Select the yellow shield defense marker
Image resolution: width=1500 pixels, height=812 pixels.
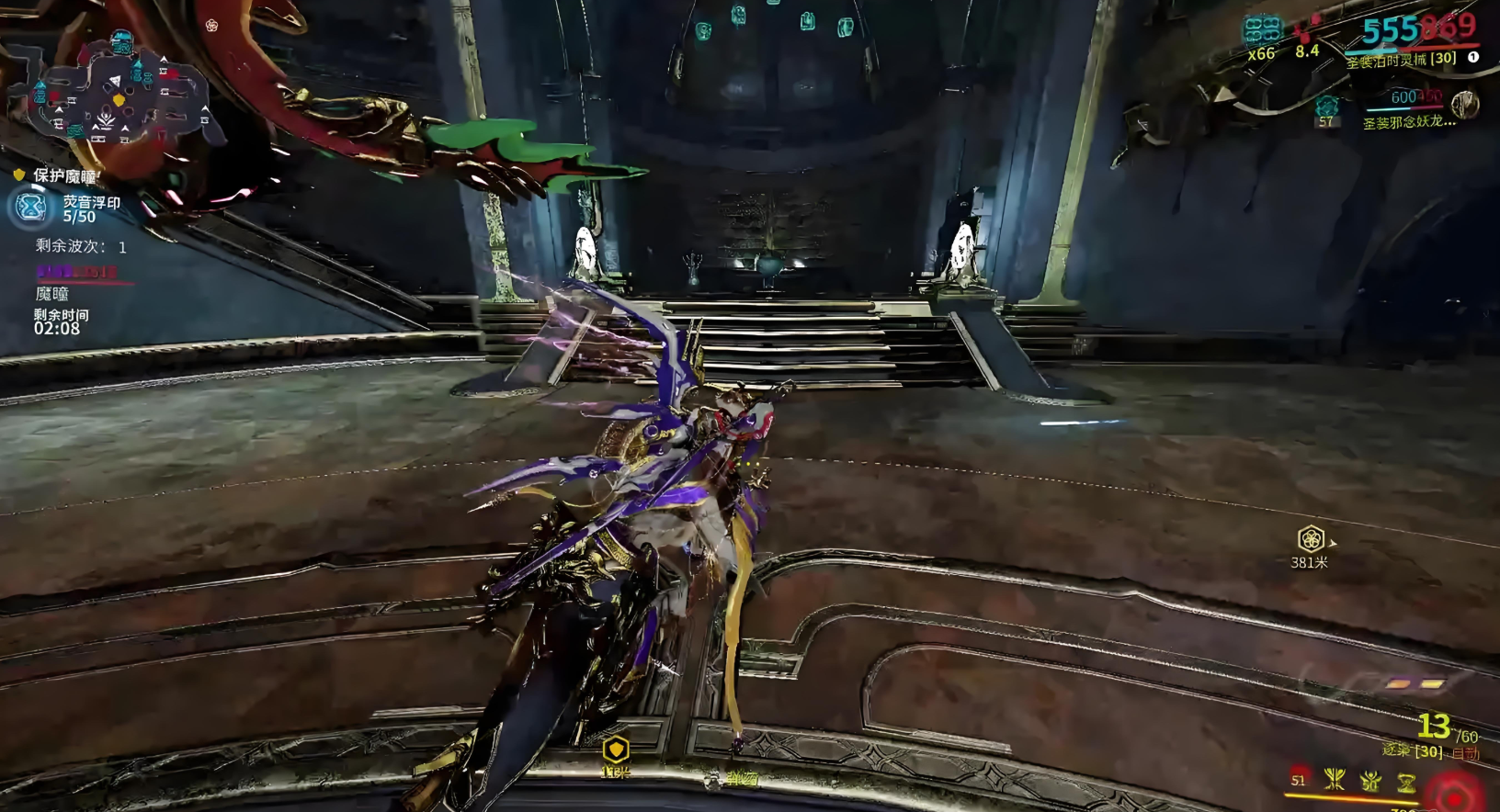(616, 749)
